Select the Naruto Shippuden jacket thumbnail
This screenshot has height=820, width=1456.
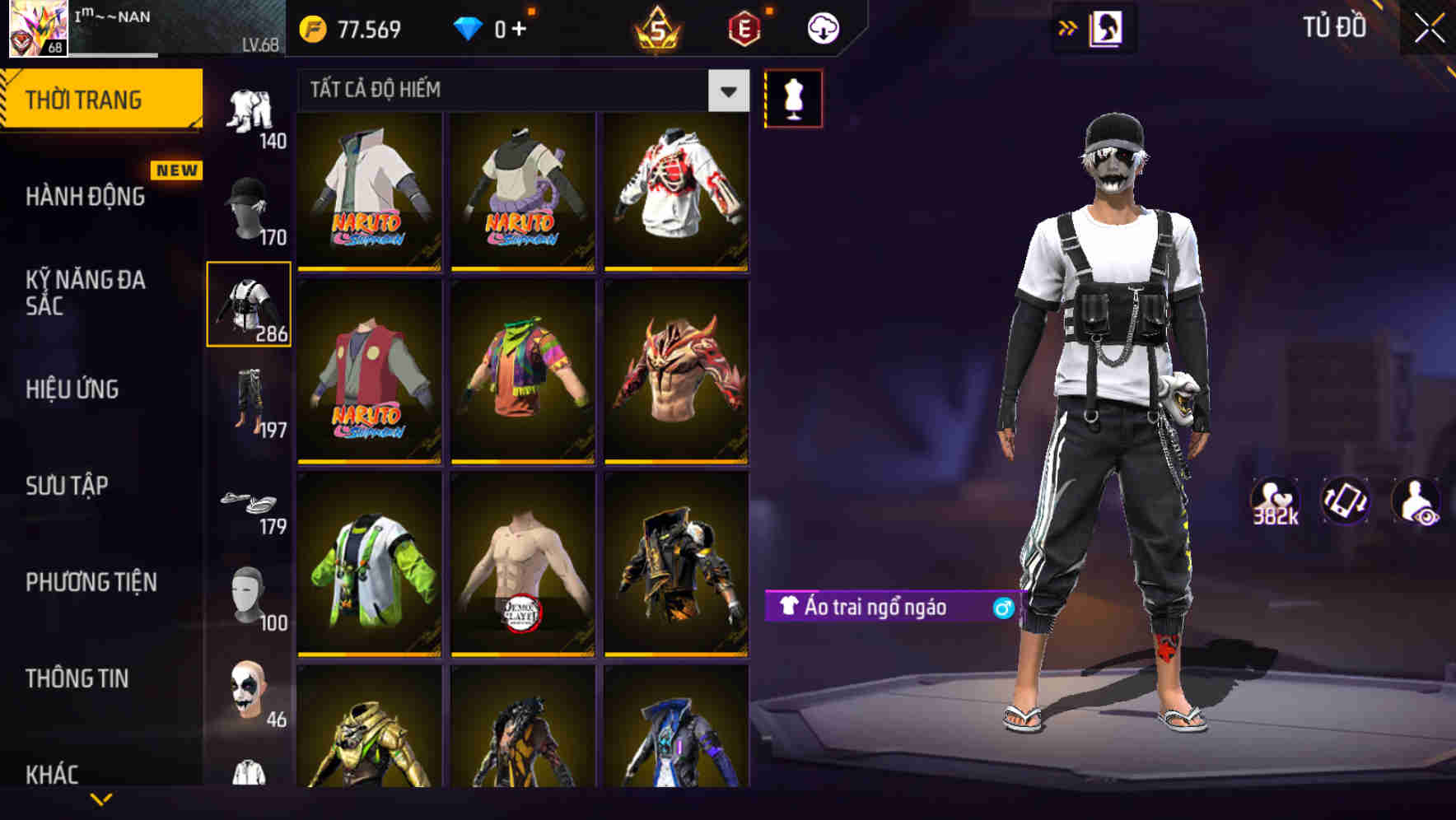370,195
